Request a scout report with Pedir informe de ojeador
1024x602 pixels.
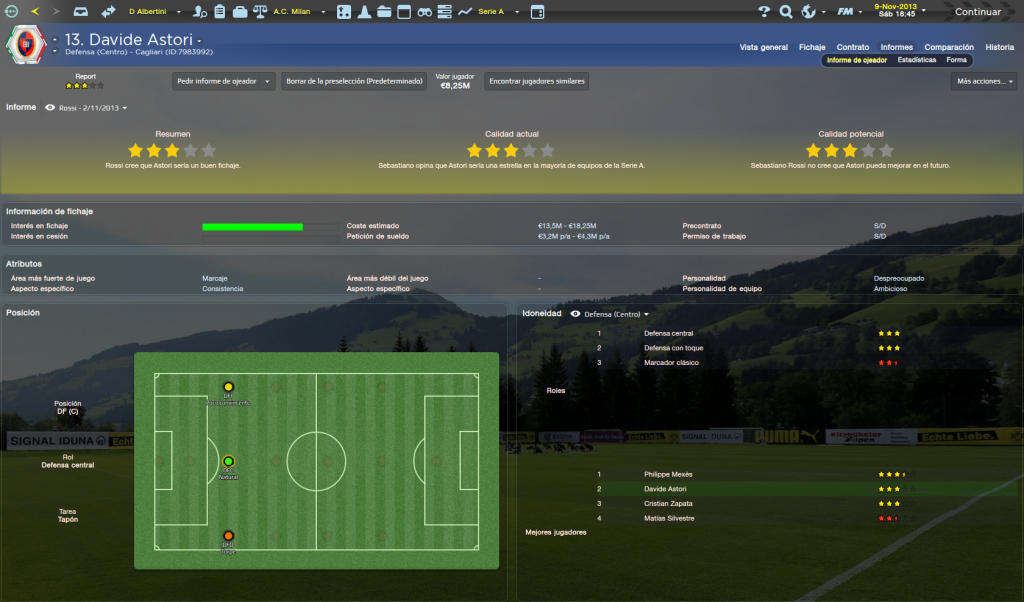(223, 82)
